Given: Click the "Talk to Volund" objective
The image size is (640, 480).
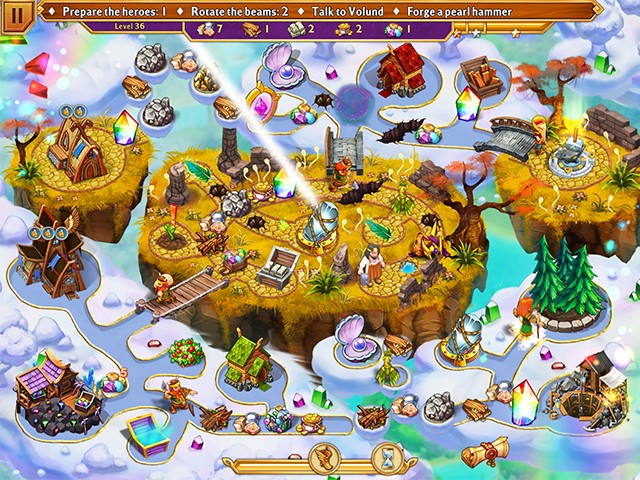Looking at the screenshot, I should point(346,11).
